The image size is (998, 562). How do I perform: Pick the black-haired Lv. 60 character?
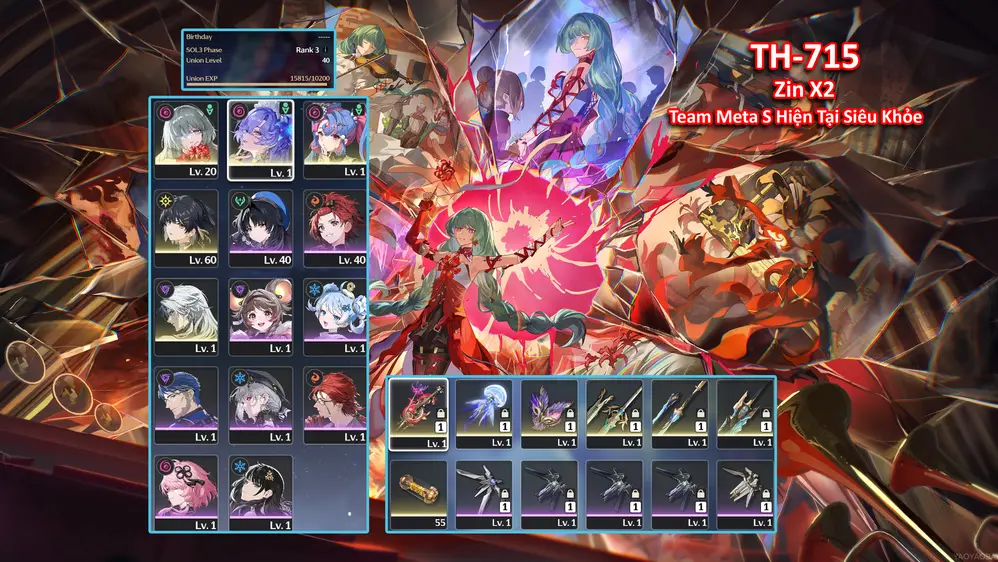point(188,227)
